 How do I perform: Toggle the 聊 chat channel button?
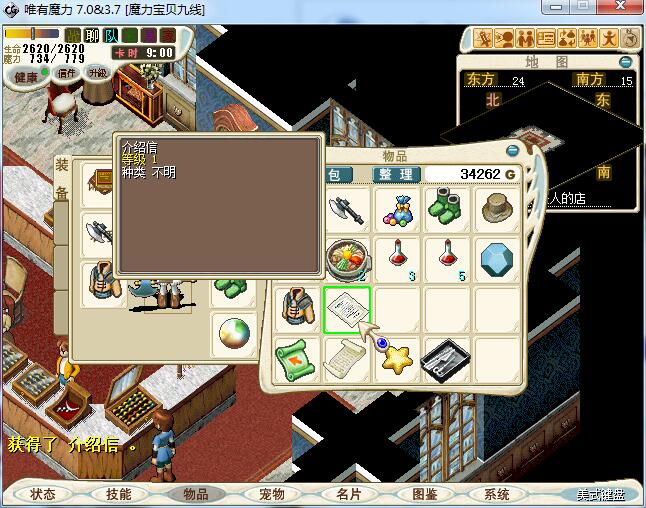pyautogui.click(x=92, y=36)
